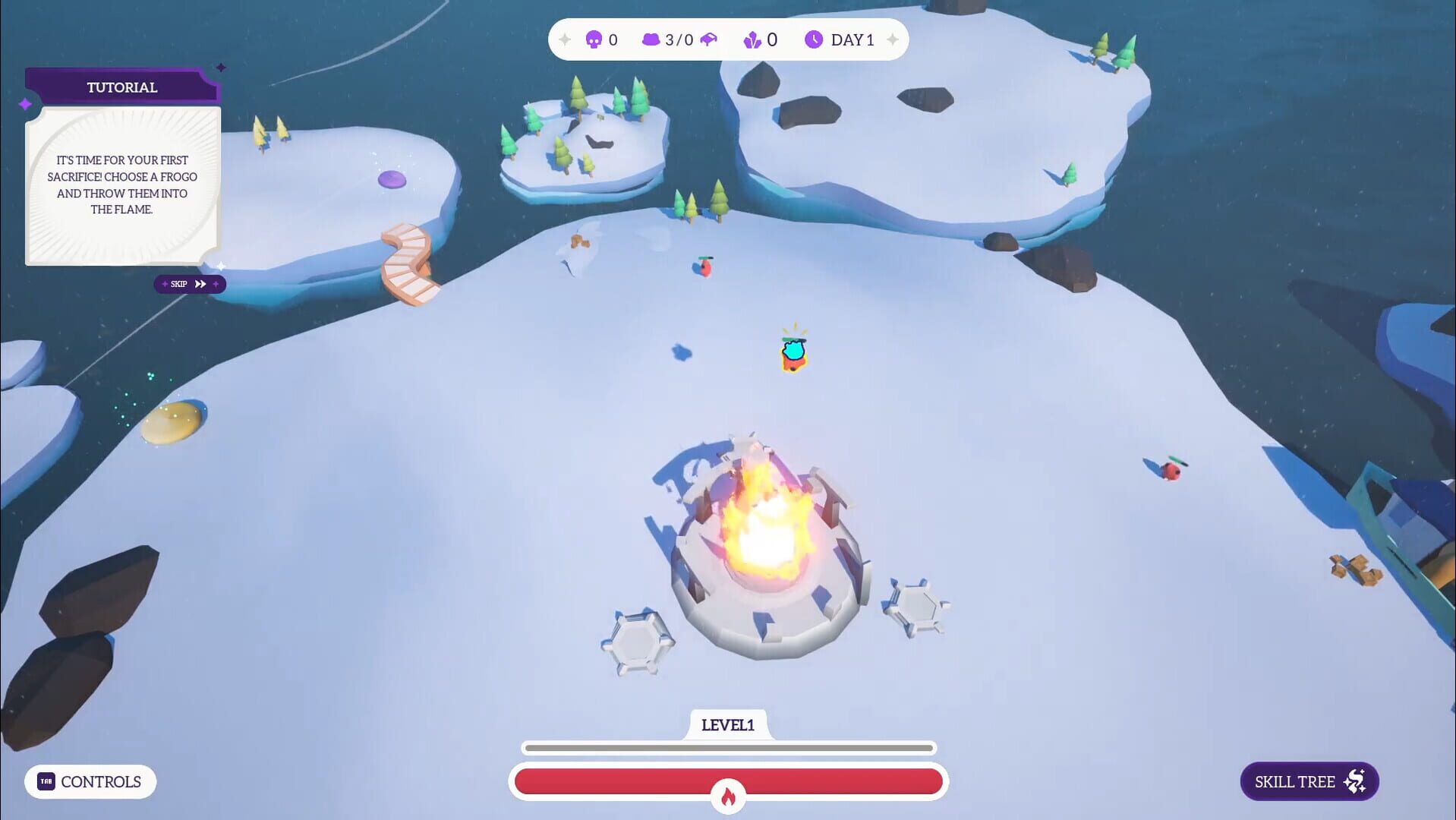Select the highlighted frogo with blue body

point(793,353)
